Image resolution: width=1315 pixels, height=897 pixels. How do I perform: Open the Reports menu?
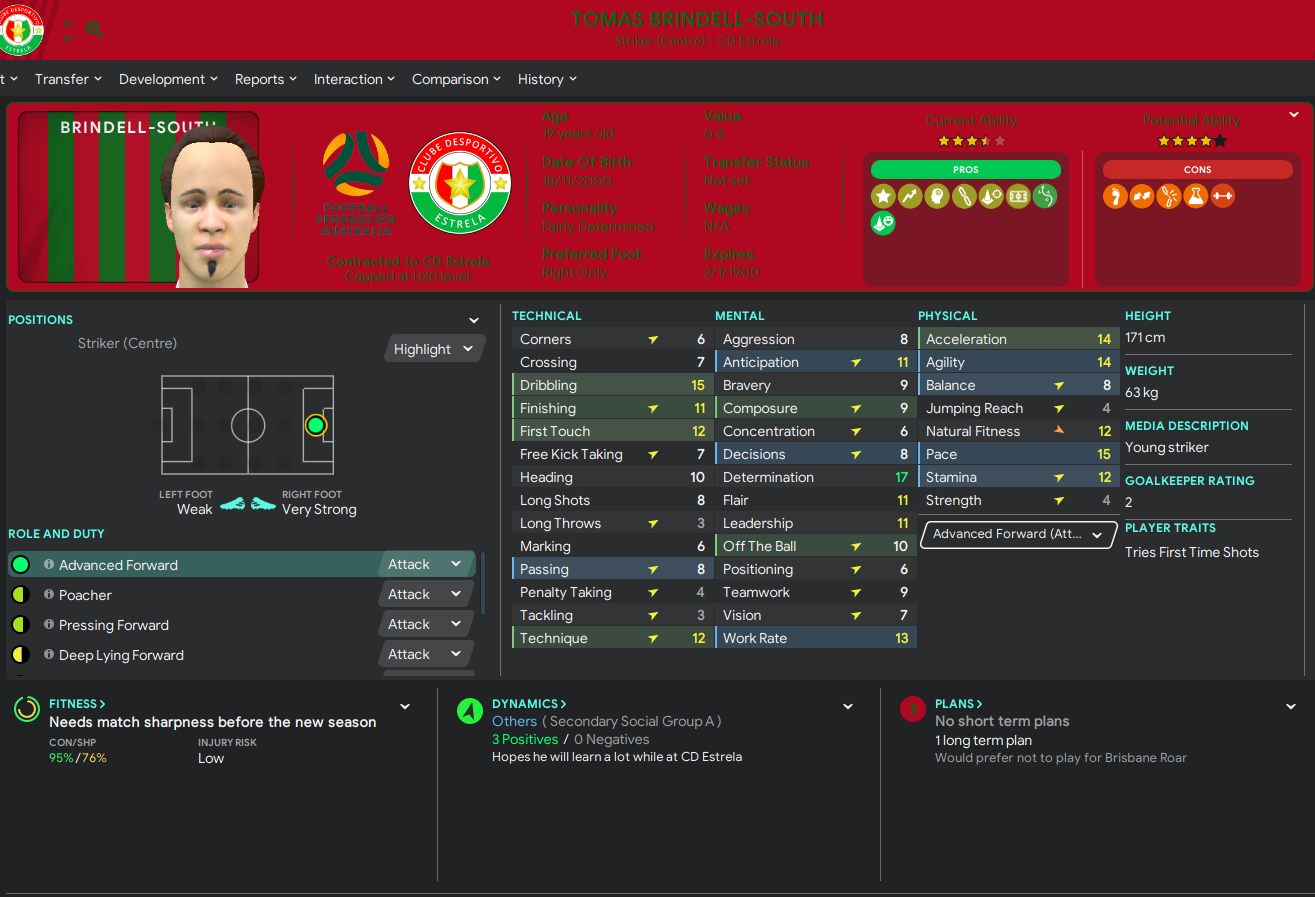click(x=265, y=79)
